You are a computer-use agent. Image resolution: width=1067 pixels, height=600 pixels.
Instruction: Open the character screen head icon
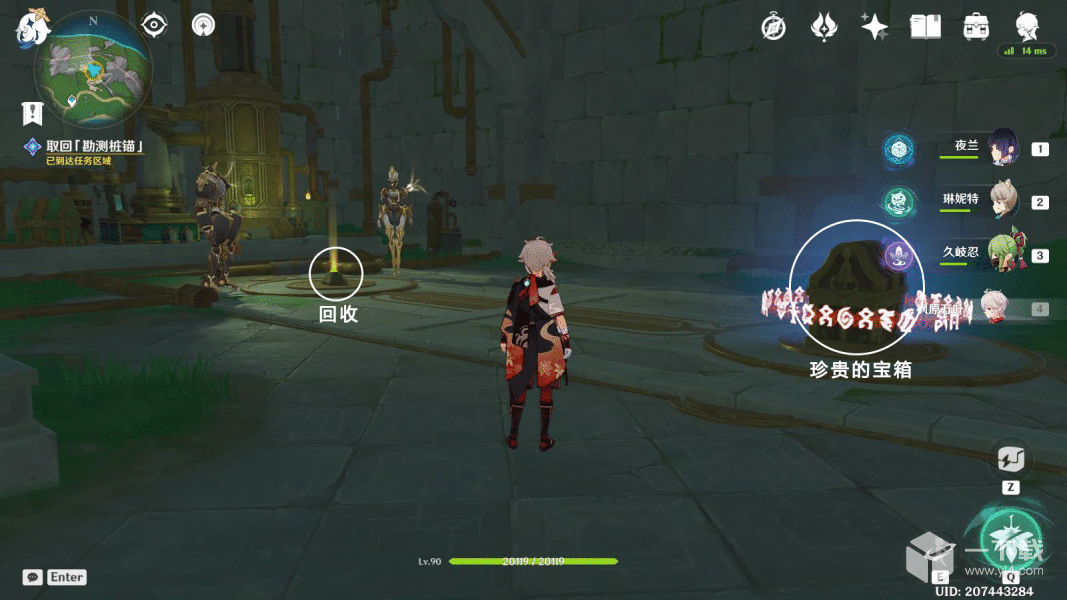(1027, 25)
